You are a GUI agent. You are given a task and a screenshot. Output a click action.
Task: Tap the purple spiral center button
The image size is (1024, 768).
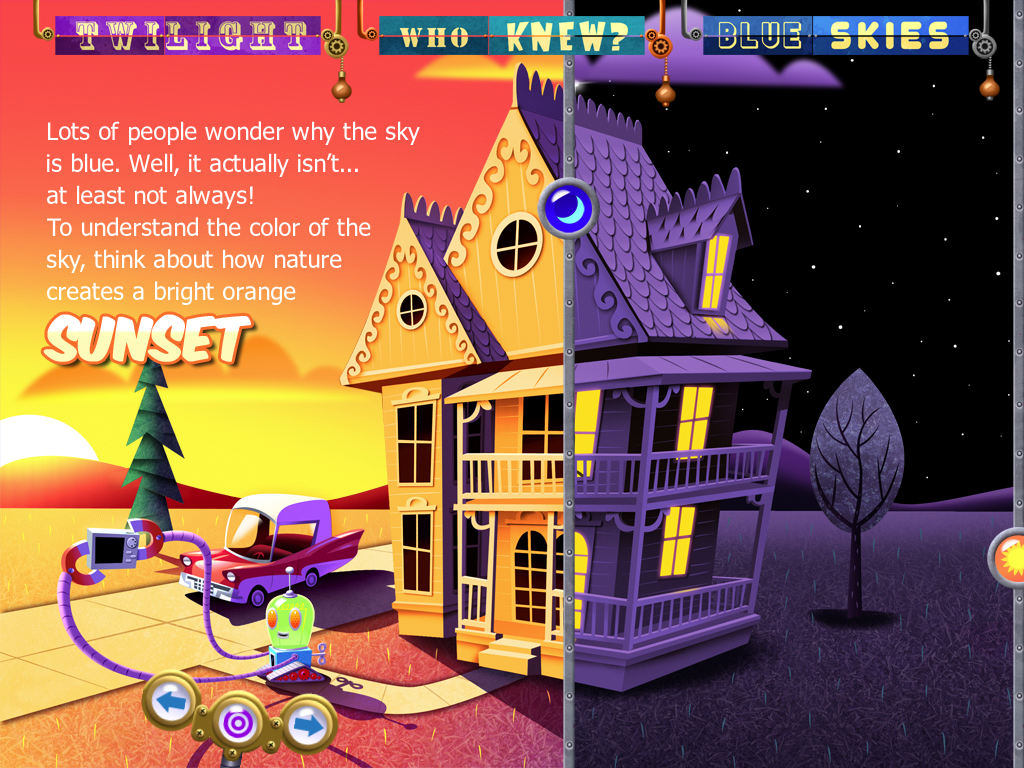coord(238,722)
